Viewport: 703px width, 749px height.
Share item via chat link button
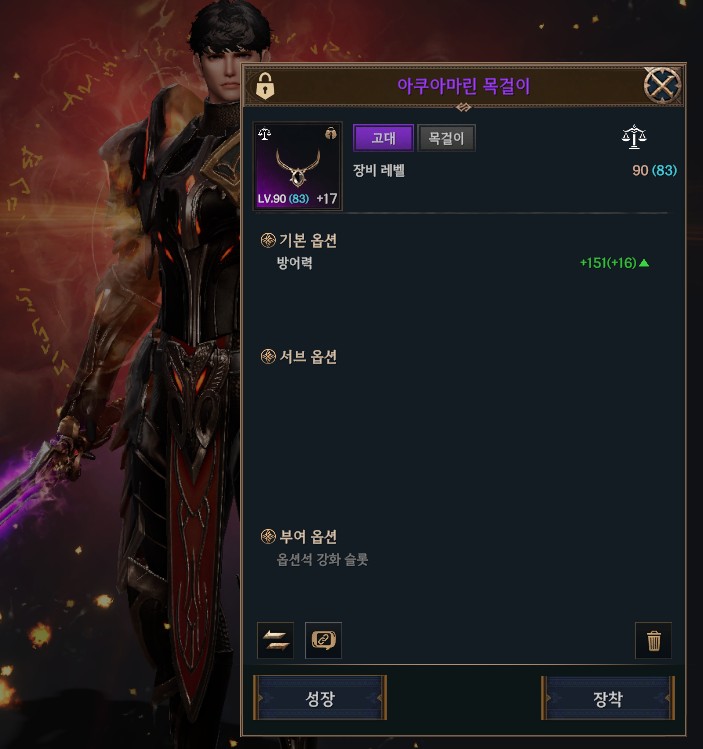click(x=323, y=641)
